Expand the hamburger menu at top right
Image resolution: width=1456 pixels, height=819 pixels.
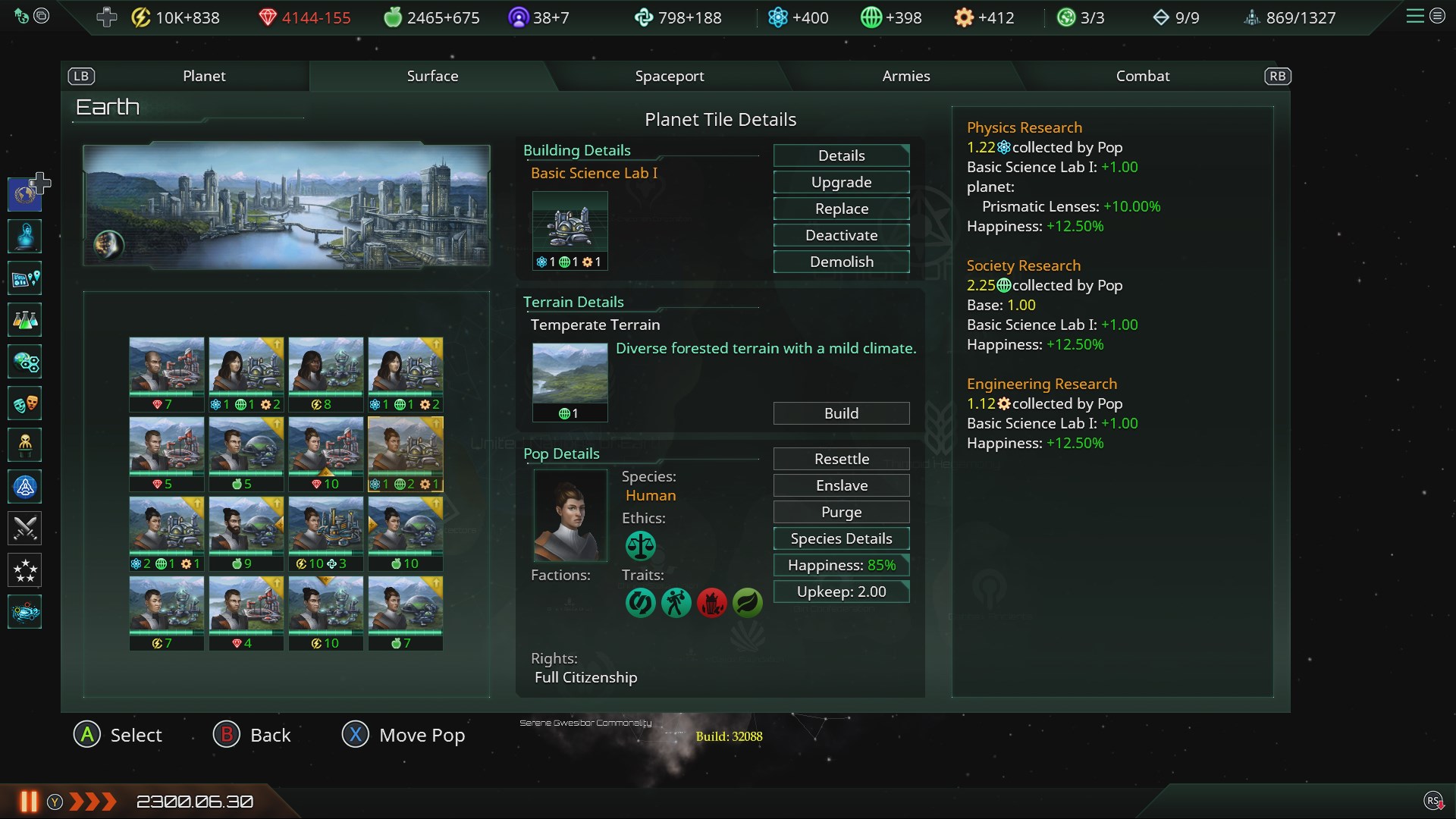tap(1414, 16)
